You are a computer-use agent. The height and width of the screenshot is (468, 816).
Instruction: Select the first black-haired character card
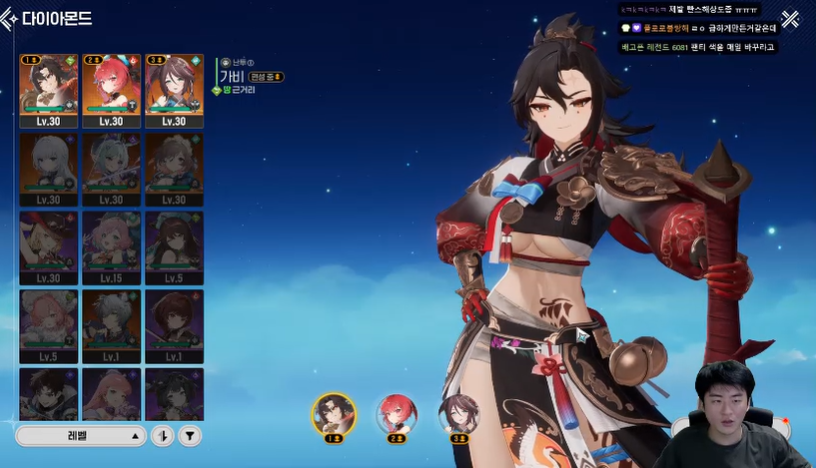(49, 90)
